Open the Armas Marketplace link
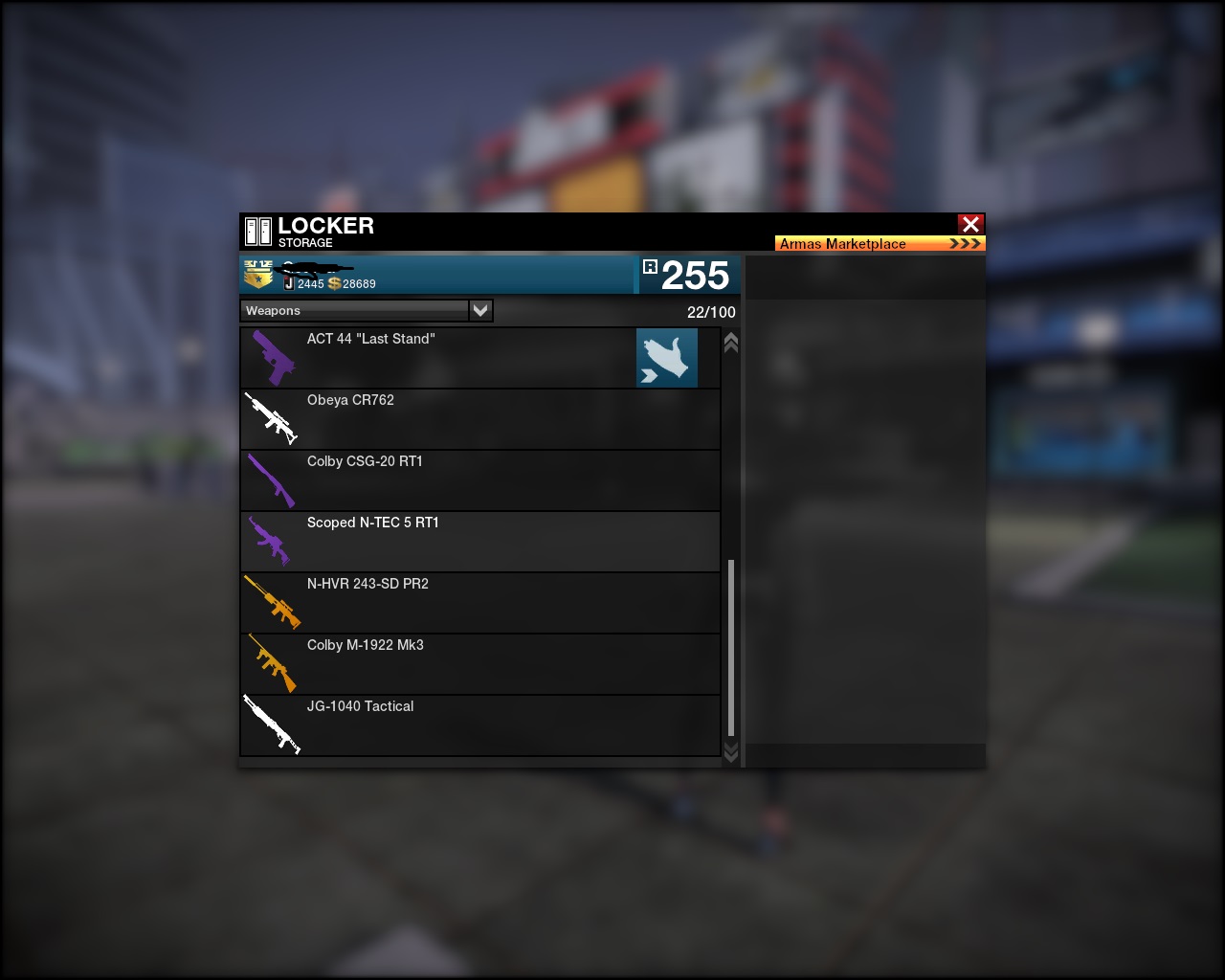The width and height of the screenshot is (1225, 980). 880,243
